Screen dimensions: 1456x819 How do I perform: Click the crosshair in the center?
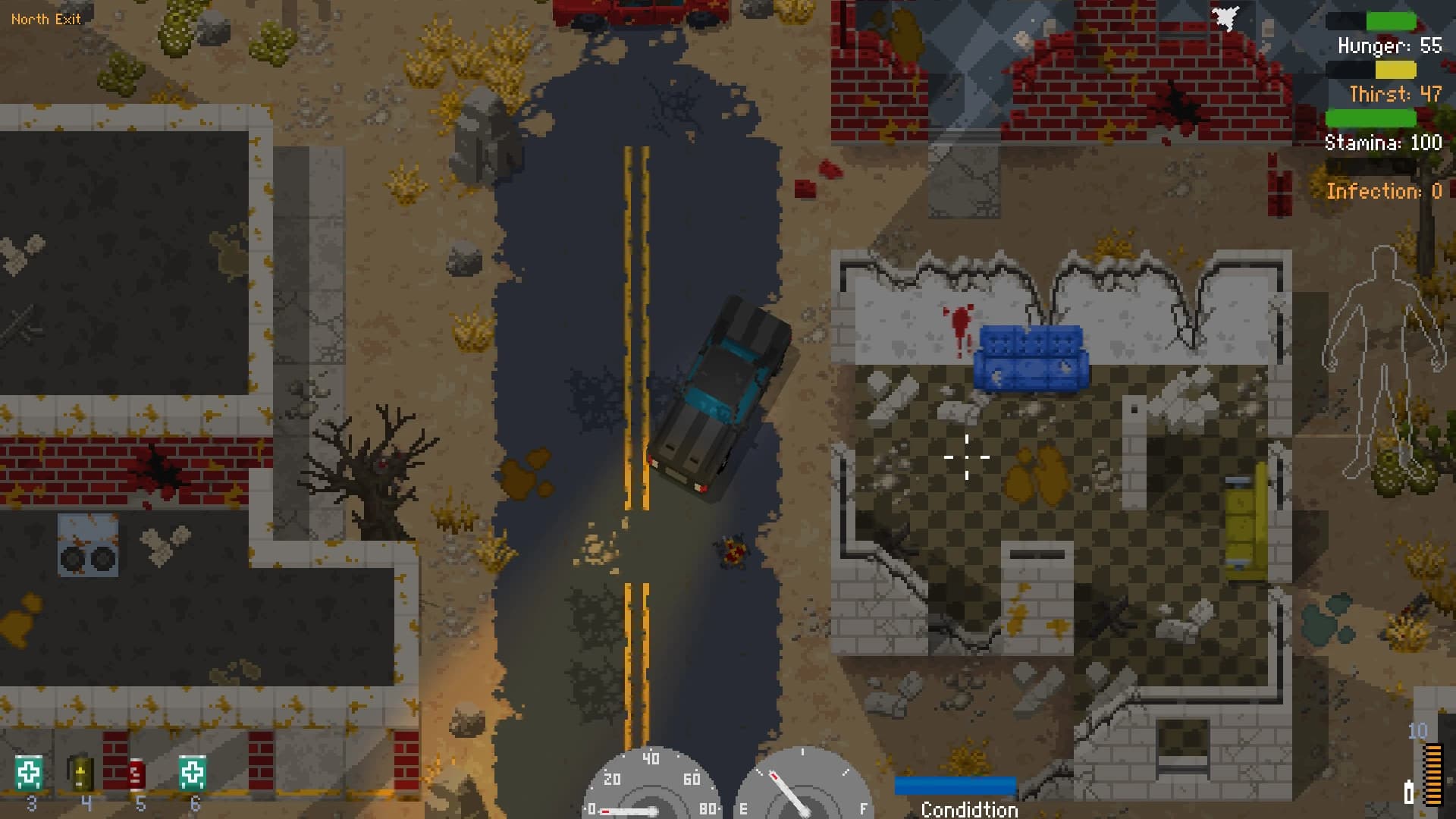coord(967,458)
